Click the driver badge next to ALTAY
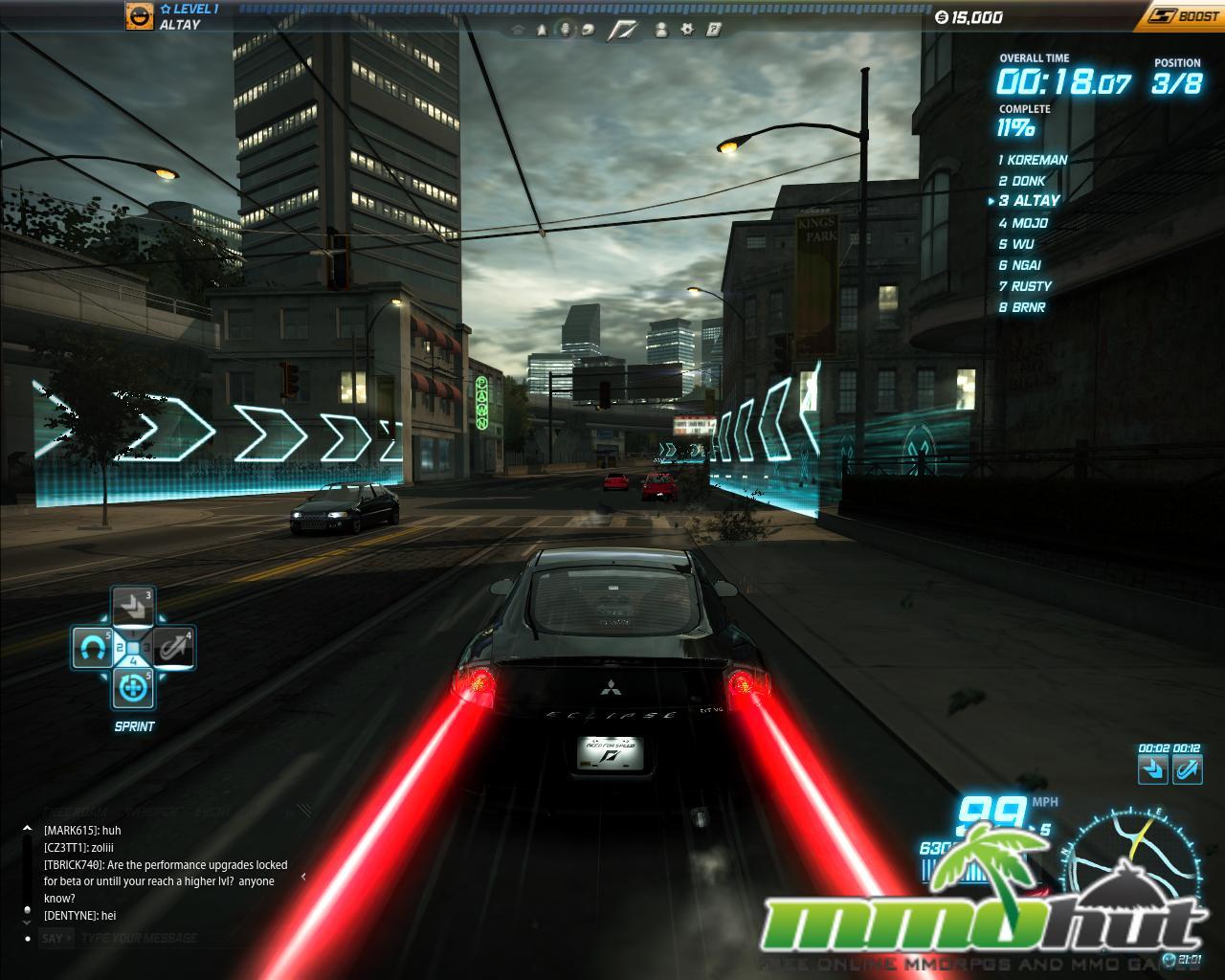Viewport: 1225px width, 980px height. tap(139, 18)
